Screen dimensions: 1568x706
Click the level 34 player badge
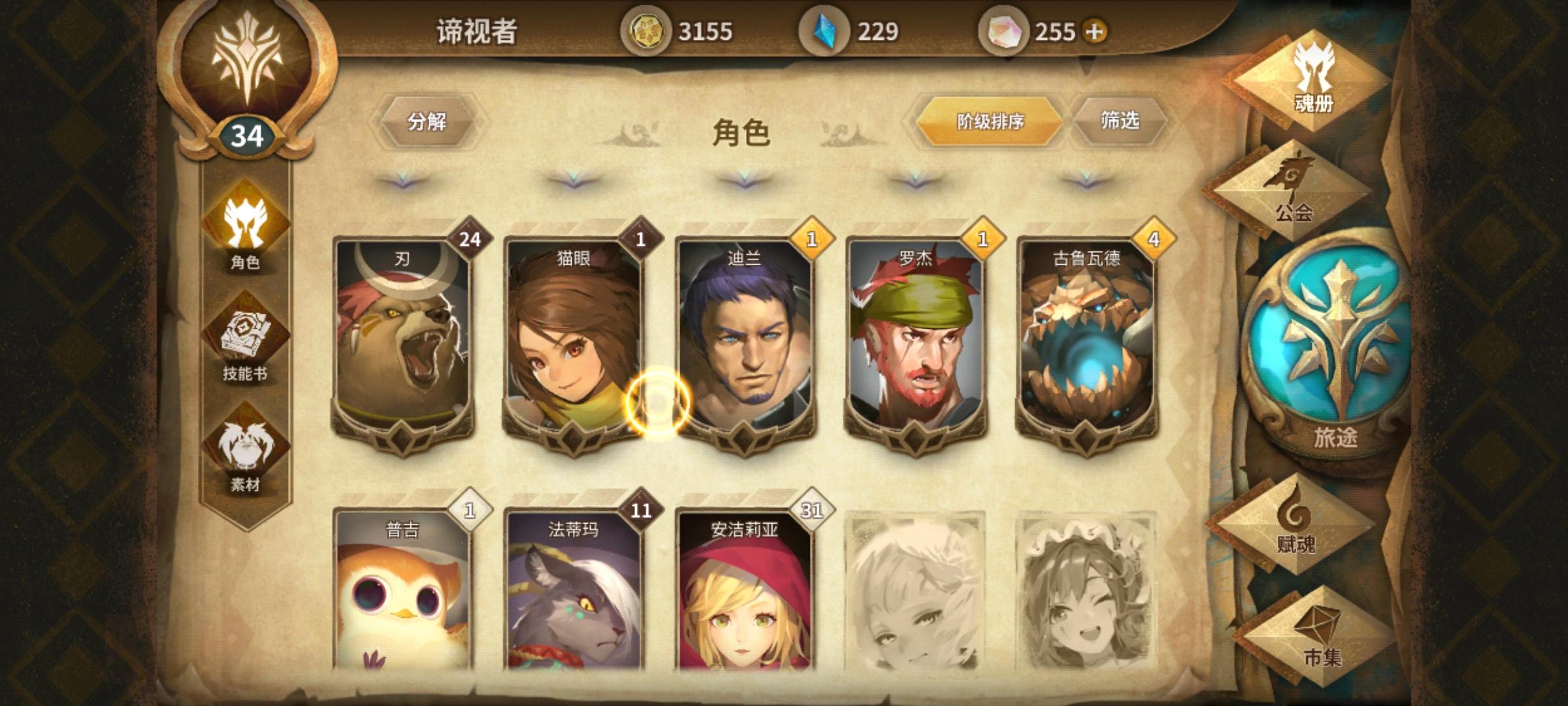click(x=246, y=134)
